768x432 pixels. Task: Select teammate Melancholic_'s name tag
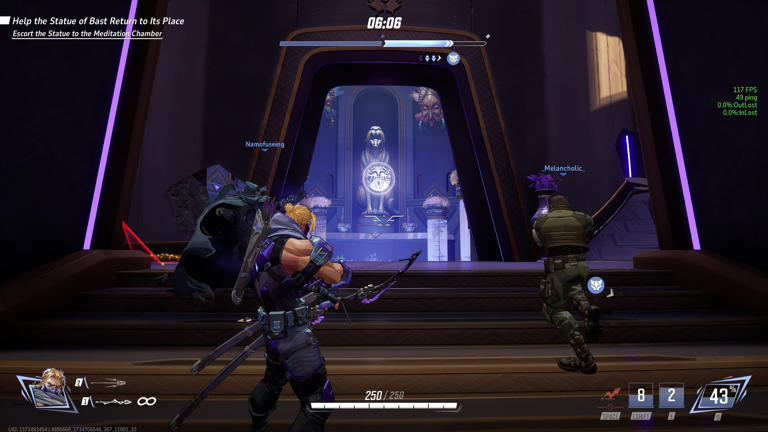[563, 169]
